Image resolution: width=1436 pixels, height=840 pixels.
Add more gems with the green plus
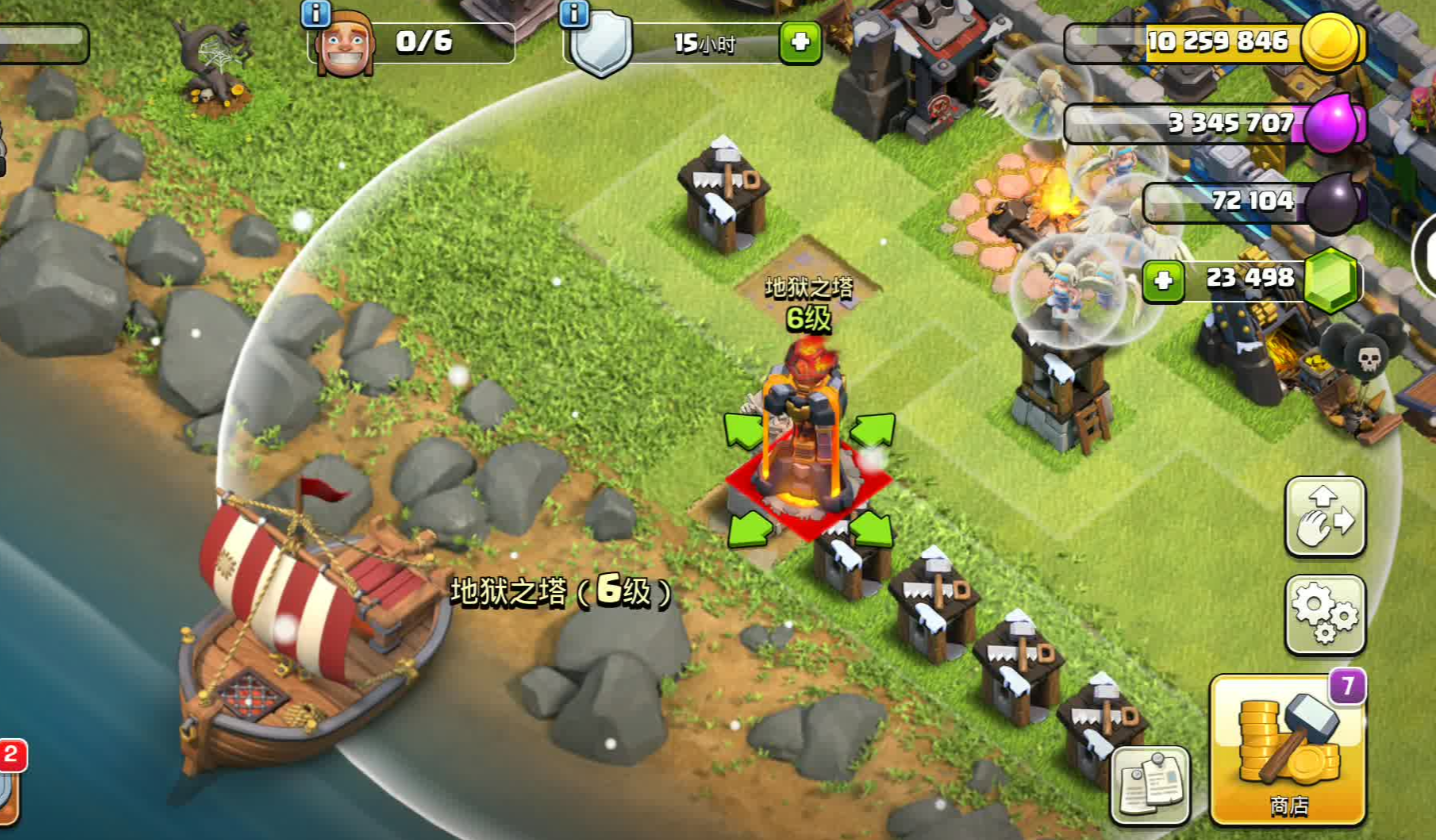[1162, 280]
